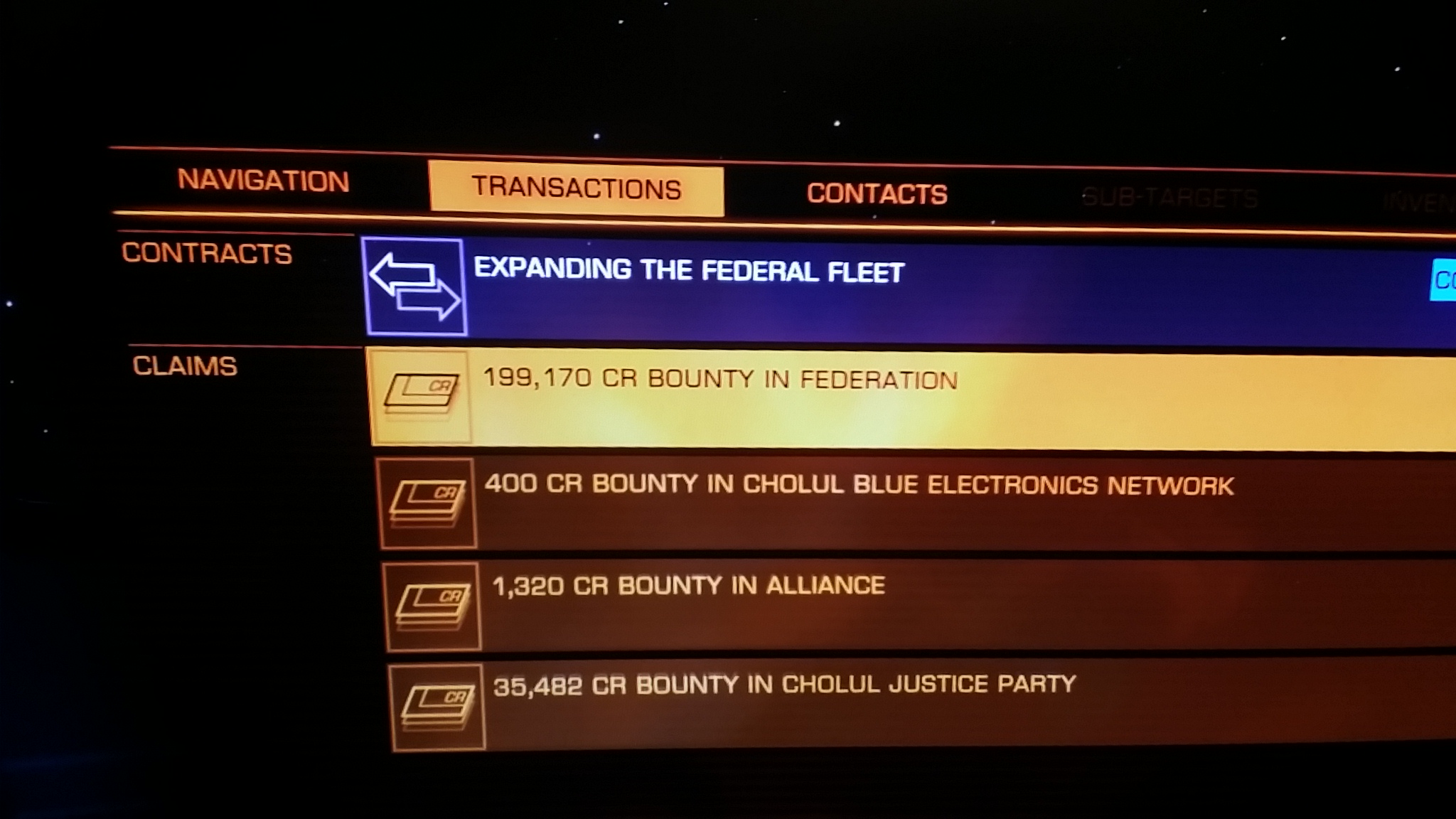Select the Transactions tab
The image size is (1456, 819).
coord(577,188)
